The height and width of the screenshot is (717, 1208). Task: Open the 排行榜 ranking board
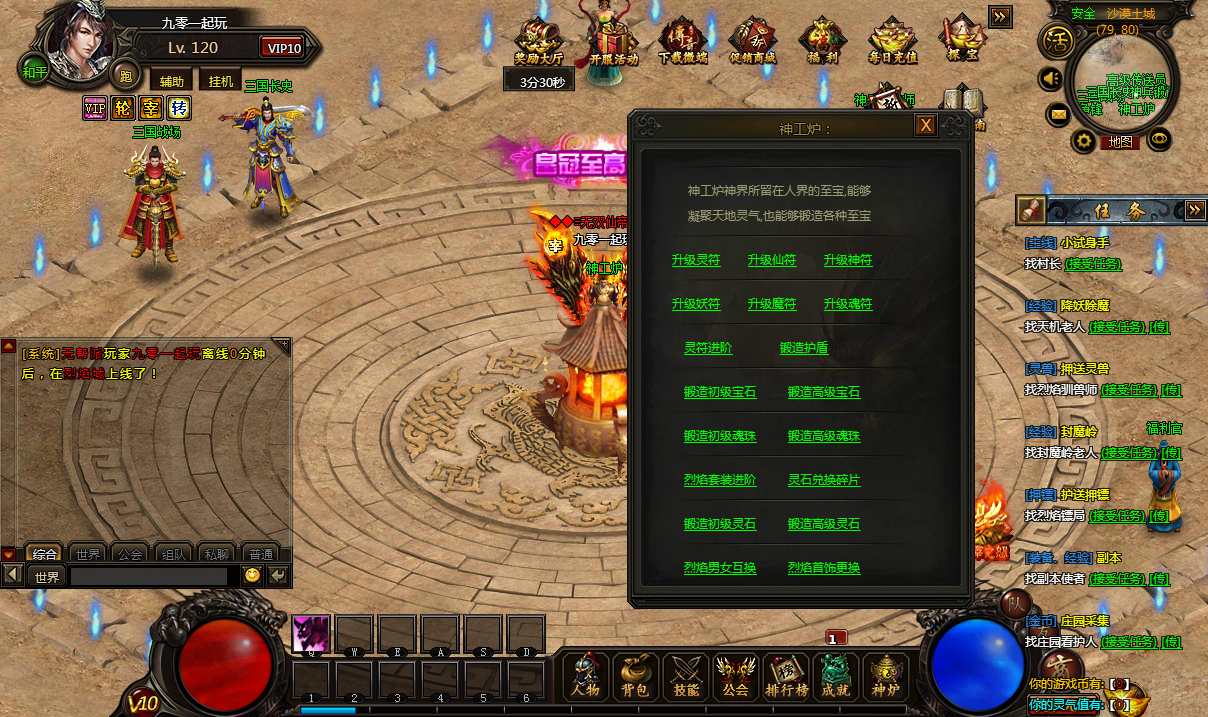786,677
